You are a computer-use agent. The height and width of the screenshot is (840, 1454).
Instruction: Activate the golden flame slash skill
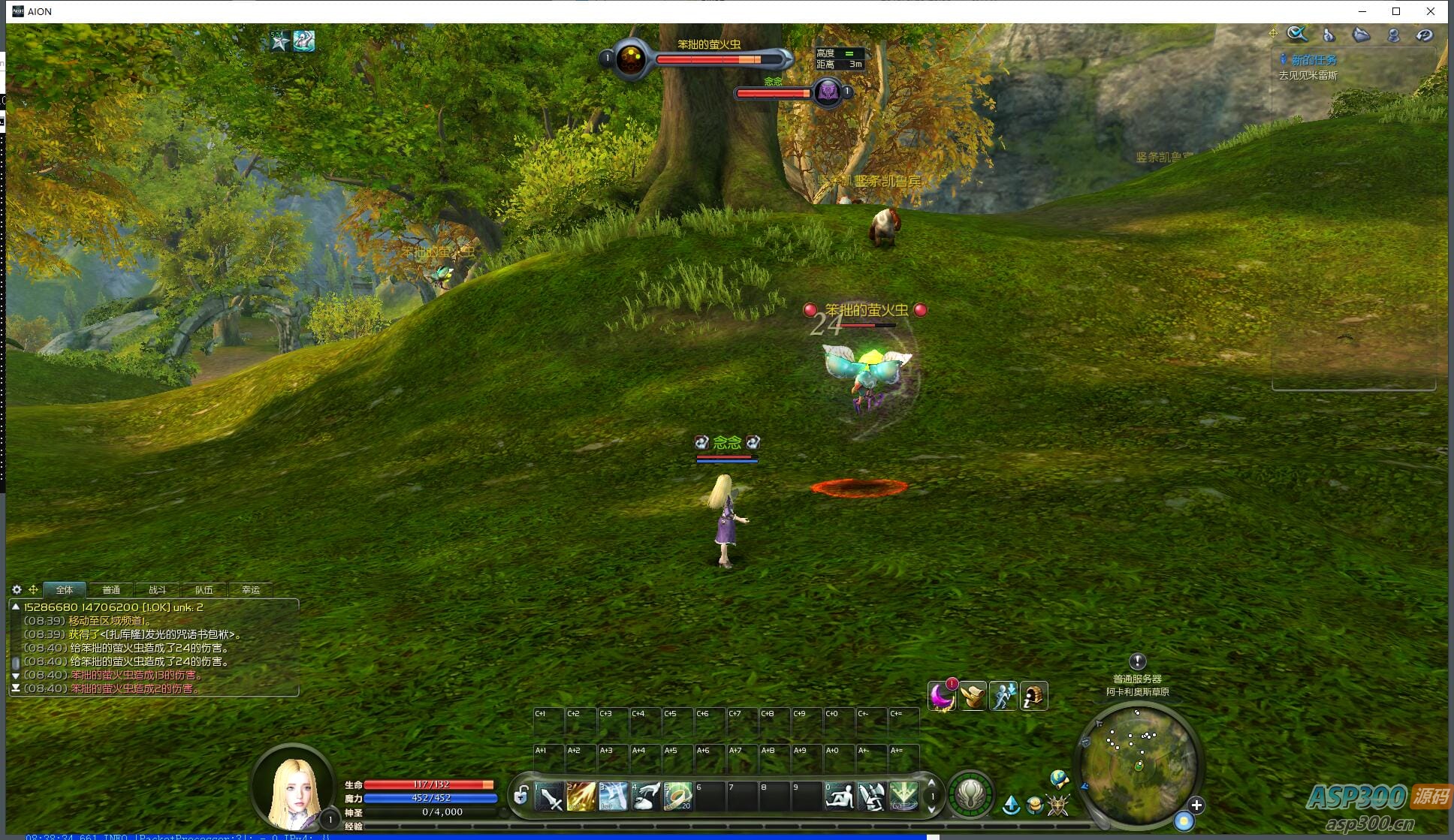click(x=581, y=797)
